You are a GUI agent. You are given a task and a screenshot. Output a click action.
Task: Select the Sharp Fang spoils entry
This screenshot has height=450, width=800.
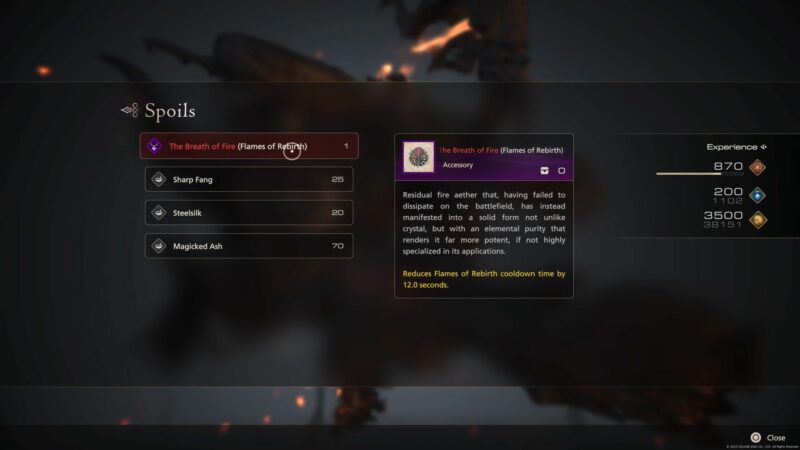point(248,179)
